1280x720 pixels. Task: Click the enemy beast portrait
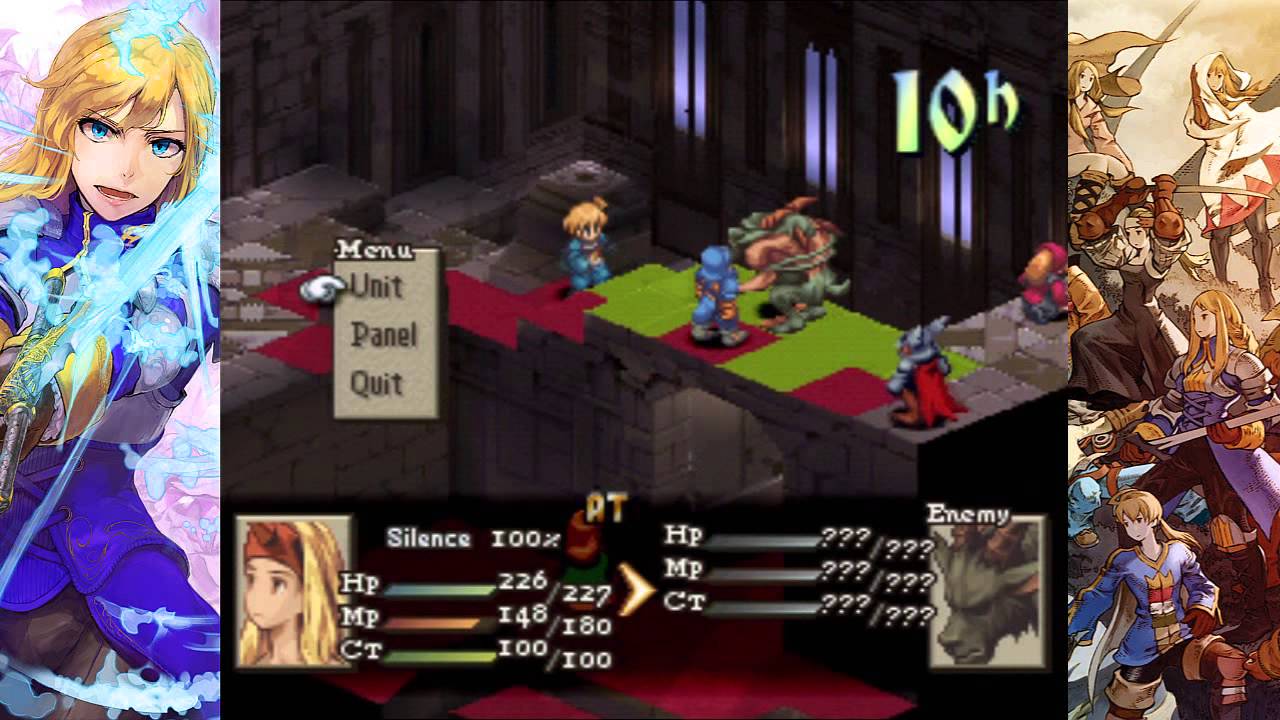[986, 594]
